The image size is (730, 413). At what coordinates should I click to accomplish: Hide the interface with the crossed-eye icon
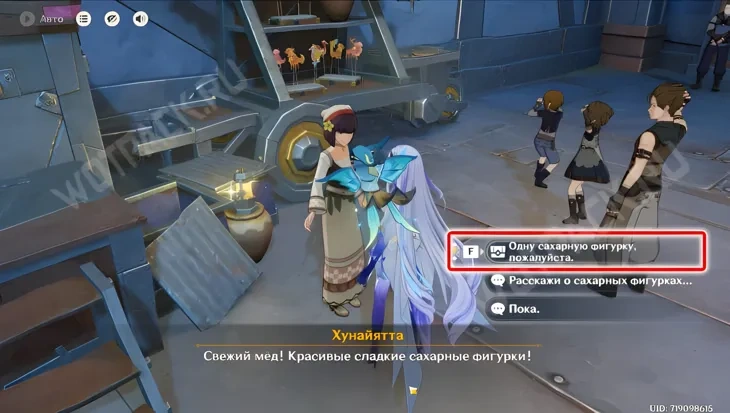point(112,18)
